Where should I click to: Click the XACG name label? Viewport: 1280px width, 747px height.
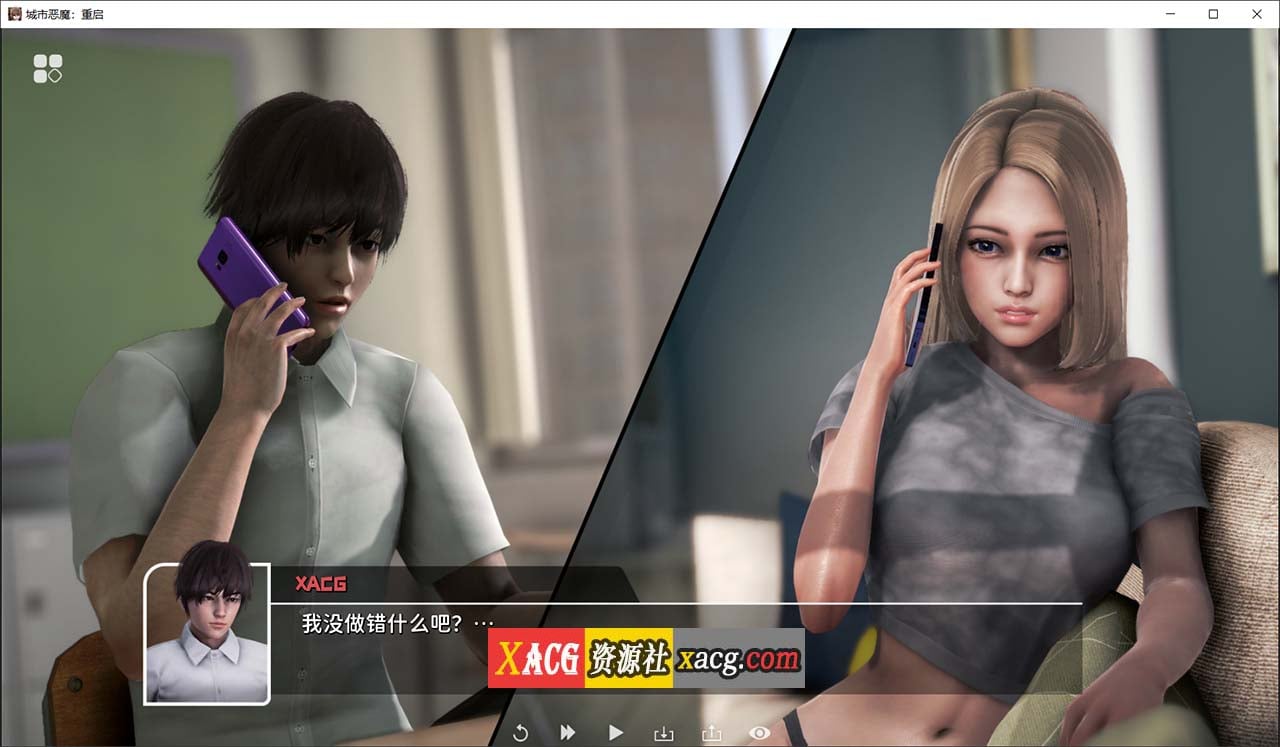coord(321,584)
